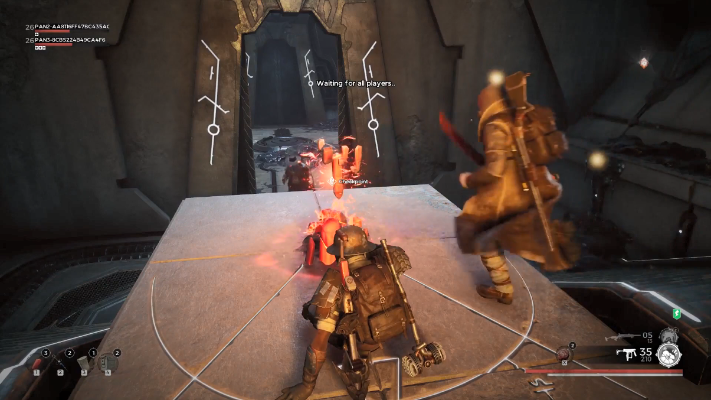Viewport: 711px width, 400px height.
Task: Select teammate PAN3 in the party list
Action: coord(68,40)
